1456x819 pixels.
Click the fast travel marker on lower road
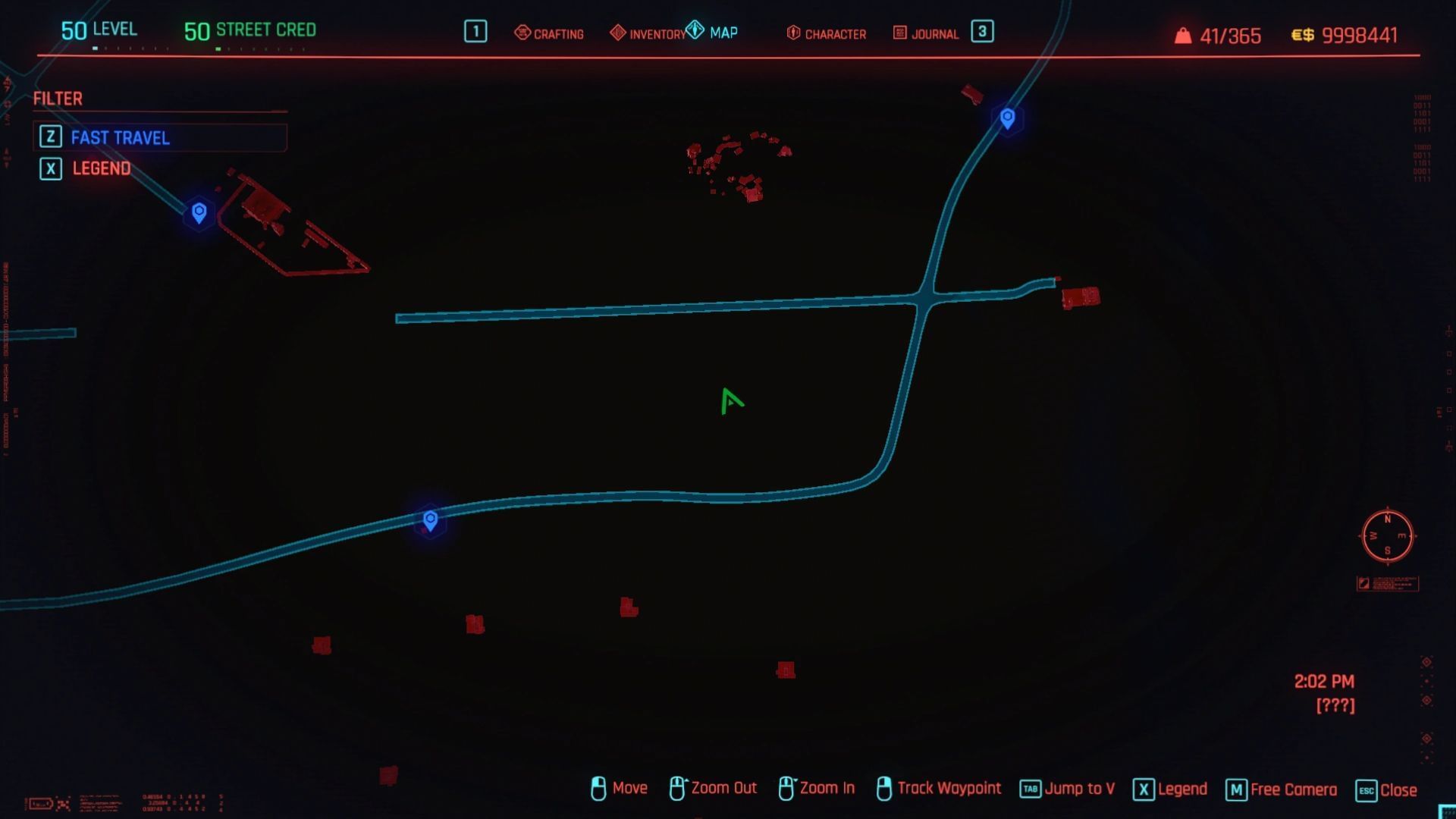pyautogui.click(x=430, y=521)
